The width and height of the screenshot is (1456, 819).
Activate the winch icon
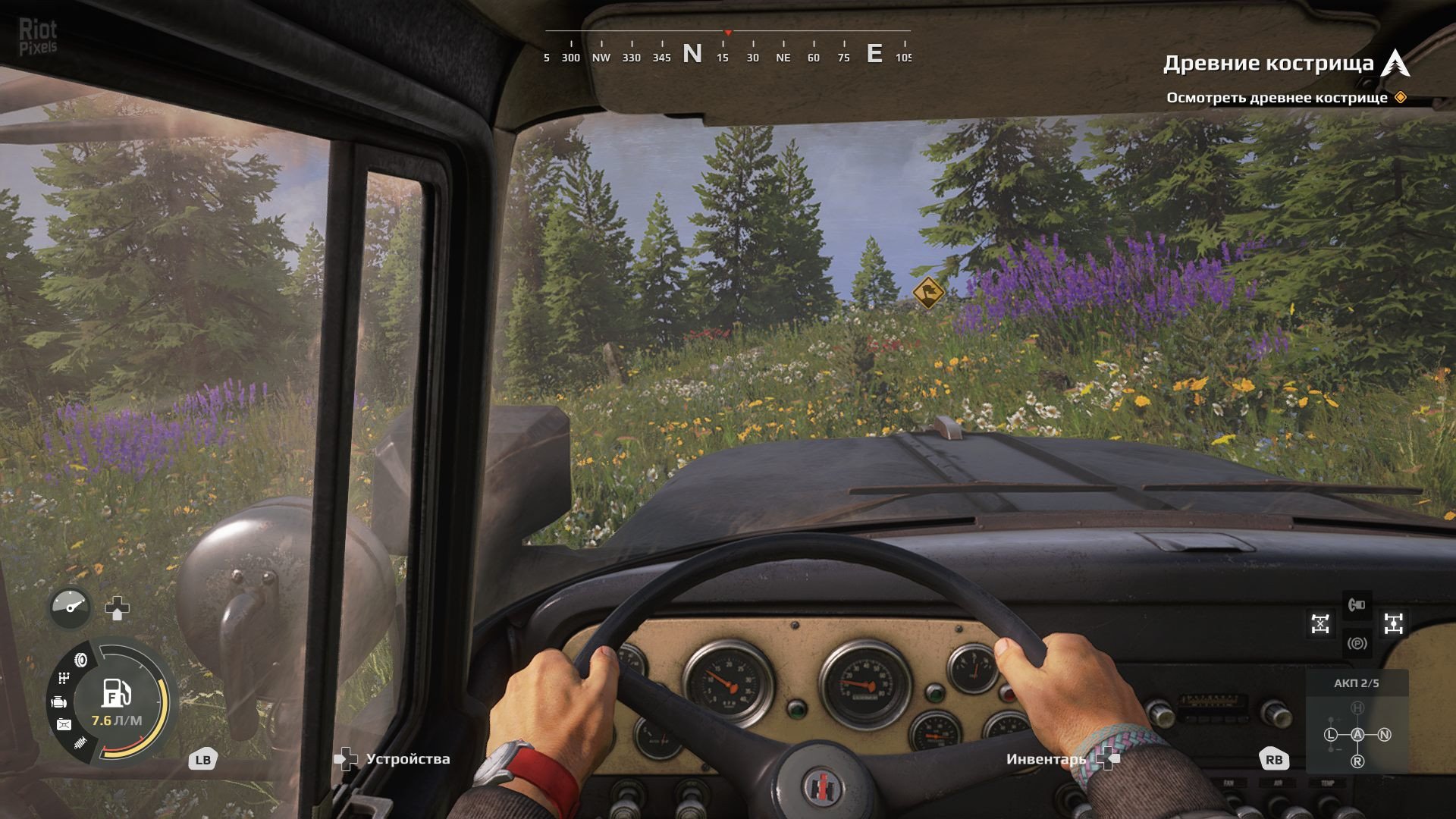click(1357, 604)
